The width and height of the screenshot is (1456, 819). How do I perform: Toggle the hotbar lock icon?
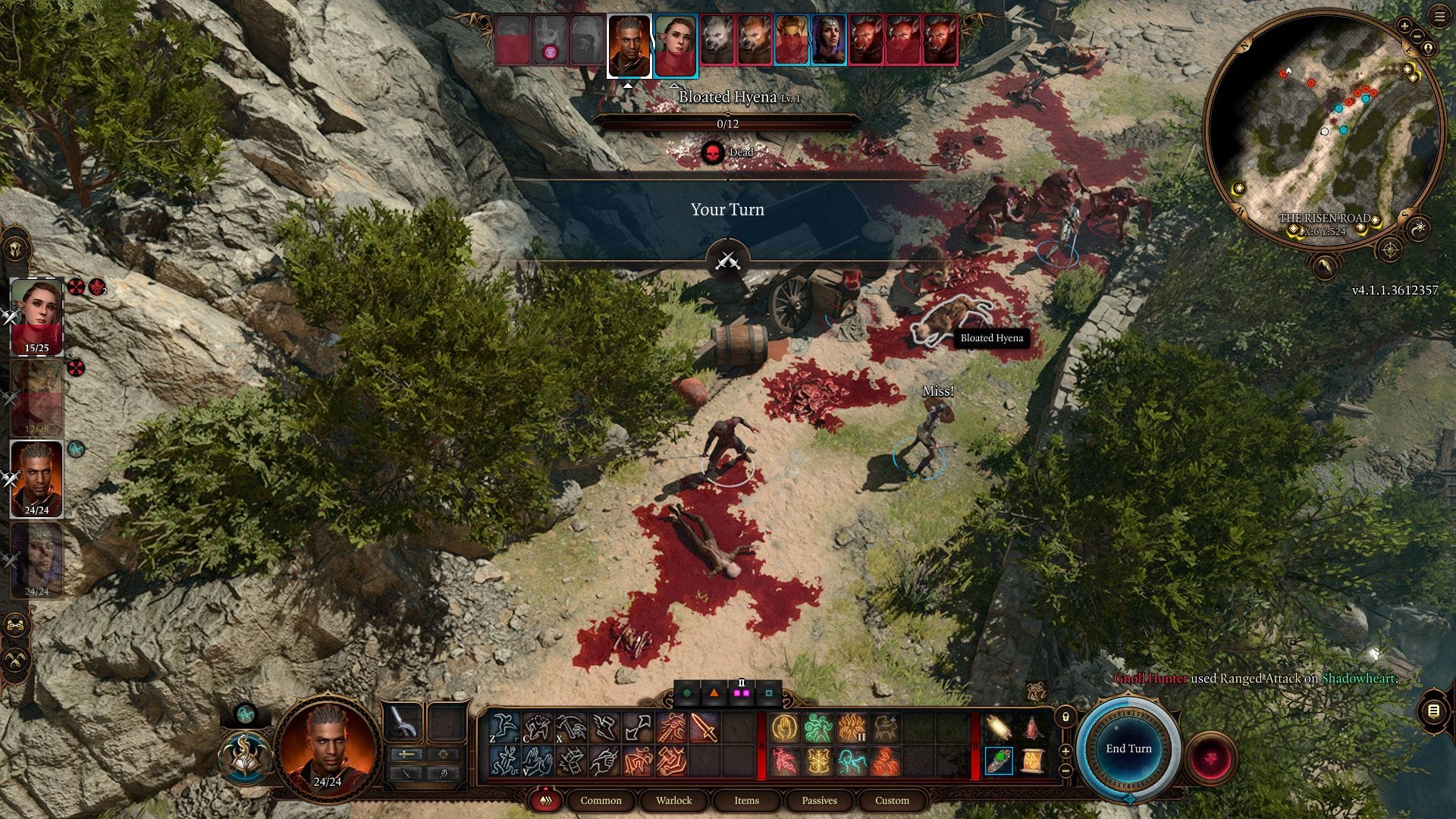click(1065, 717)
